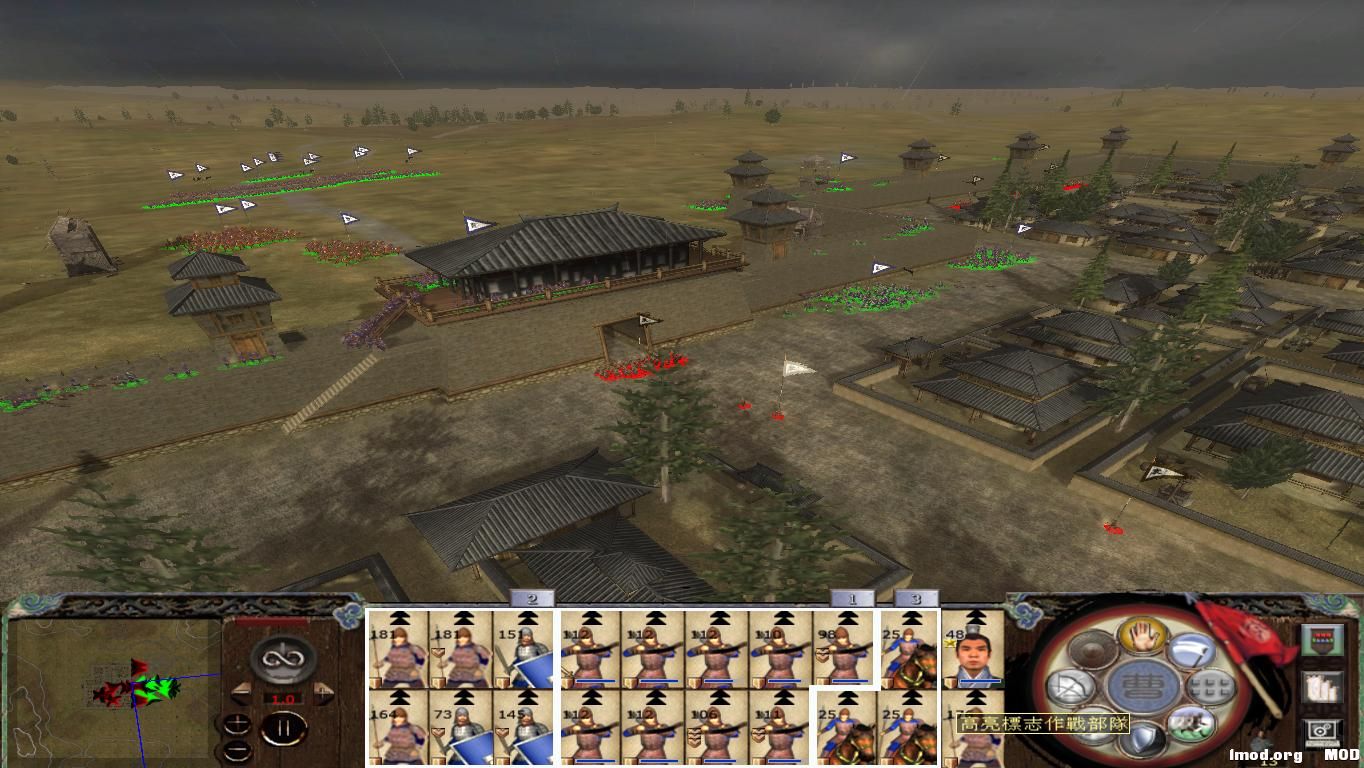Increase battle speed with the right speed arrow

click(321, 694)
